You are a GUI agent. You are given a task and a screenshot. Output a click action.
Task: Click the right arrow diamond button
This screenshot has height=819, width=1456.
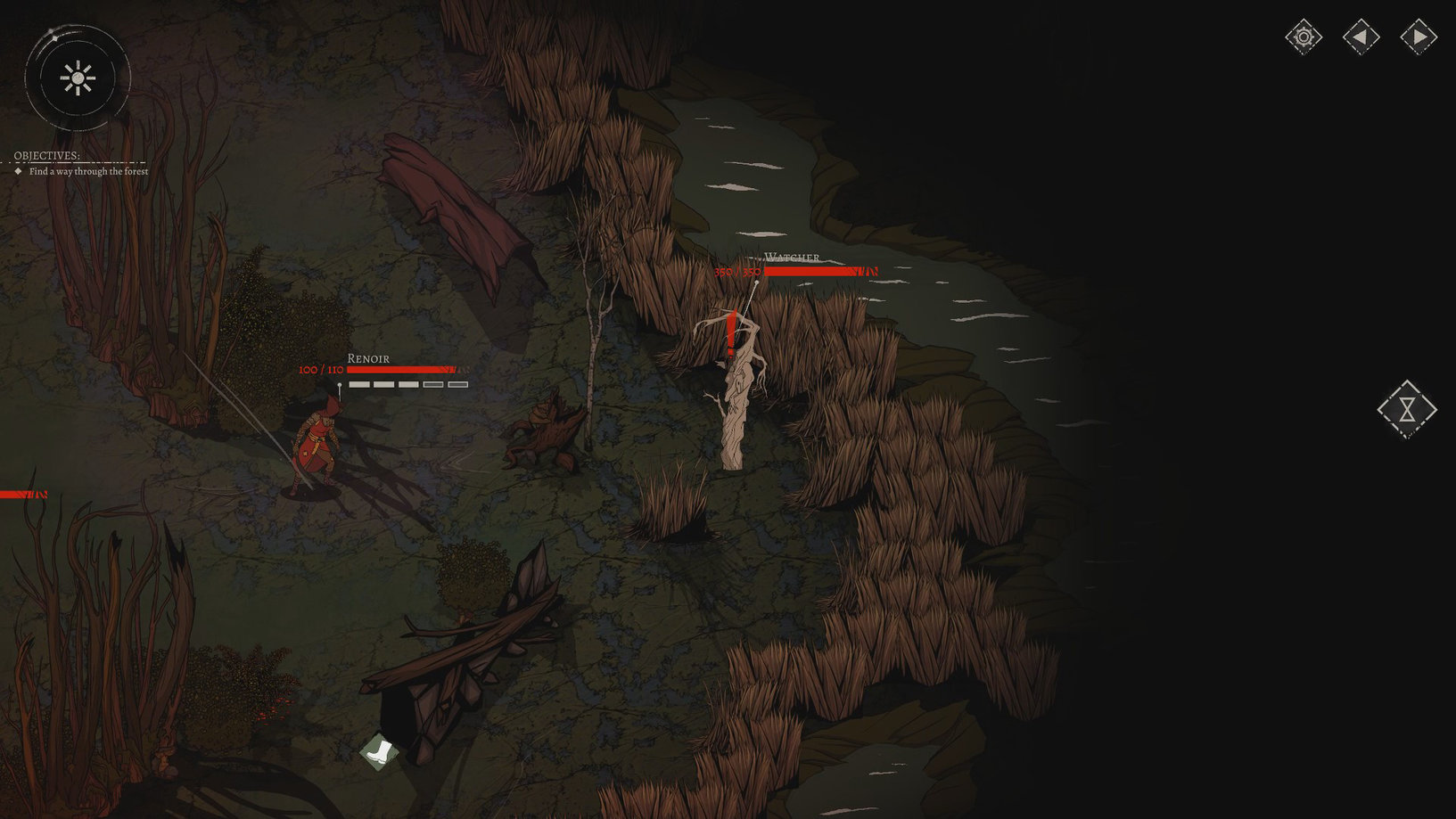[1418, 37]
